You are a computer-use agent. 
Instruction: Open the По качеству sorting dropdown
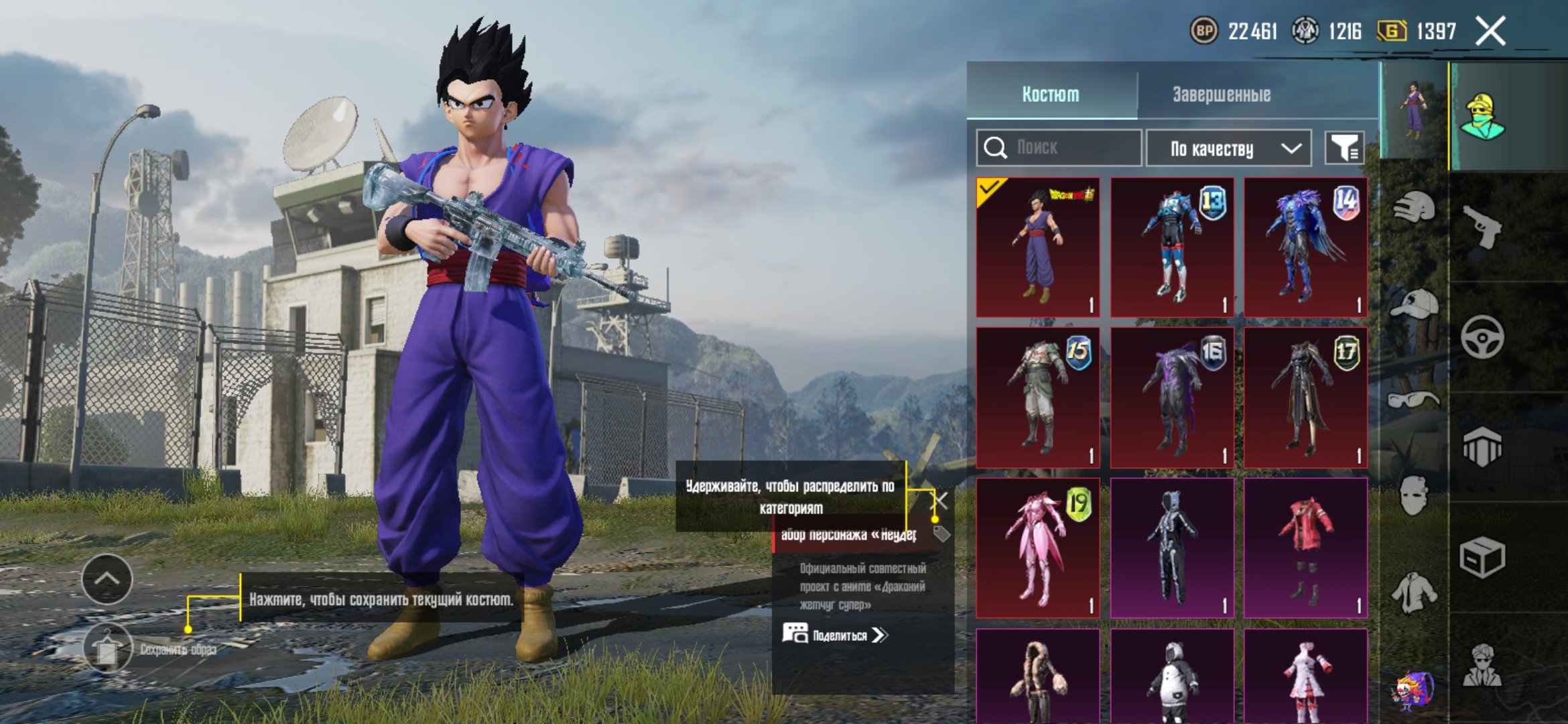click(1228, 148)
